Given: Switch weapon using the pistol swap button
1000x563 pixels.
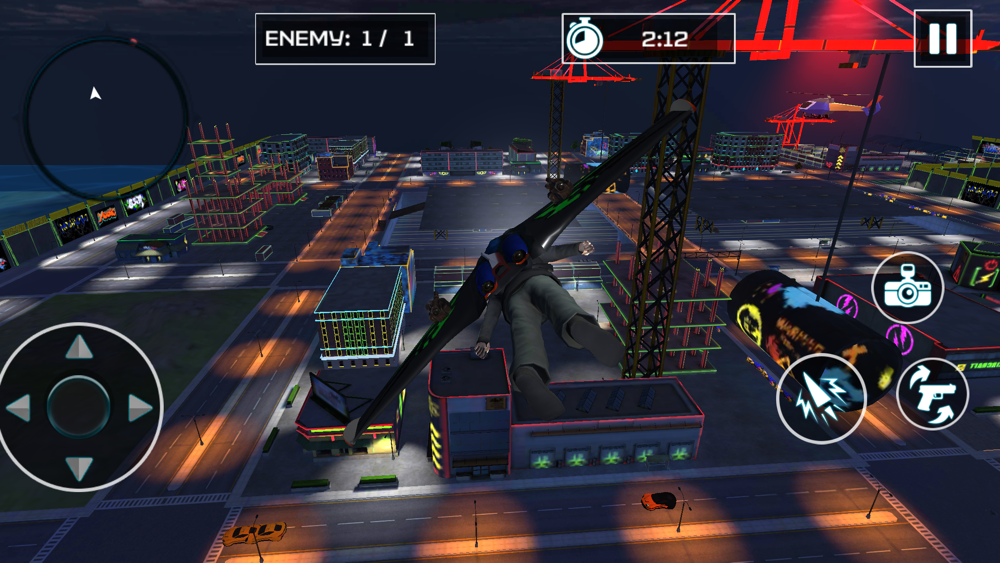Looking at the screenshot, I should pyautogui.click(x=932, y=393).
